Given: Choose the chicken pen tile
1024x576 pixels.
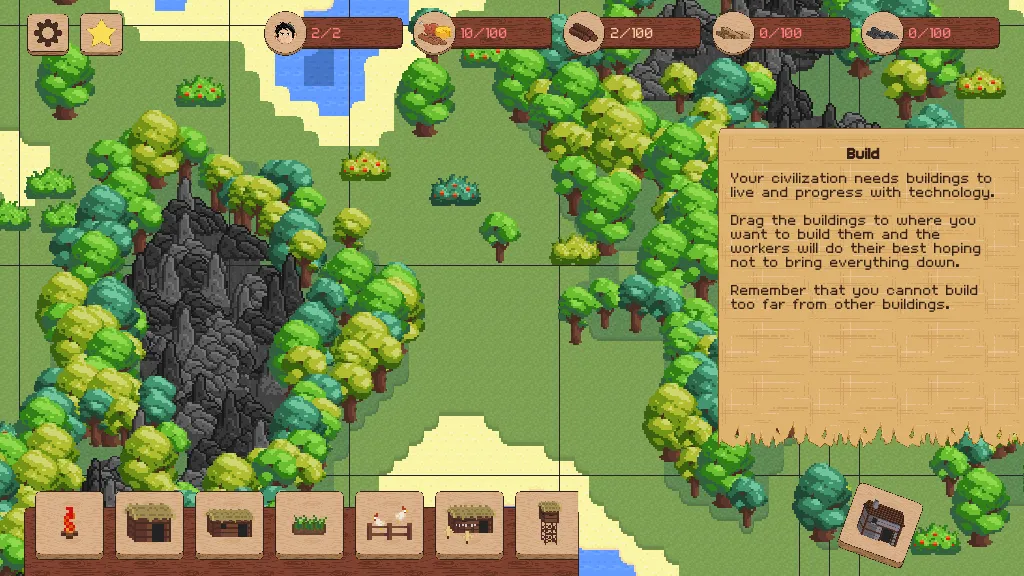Looking at the screenshot, I should 389,523.
